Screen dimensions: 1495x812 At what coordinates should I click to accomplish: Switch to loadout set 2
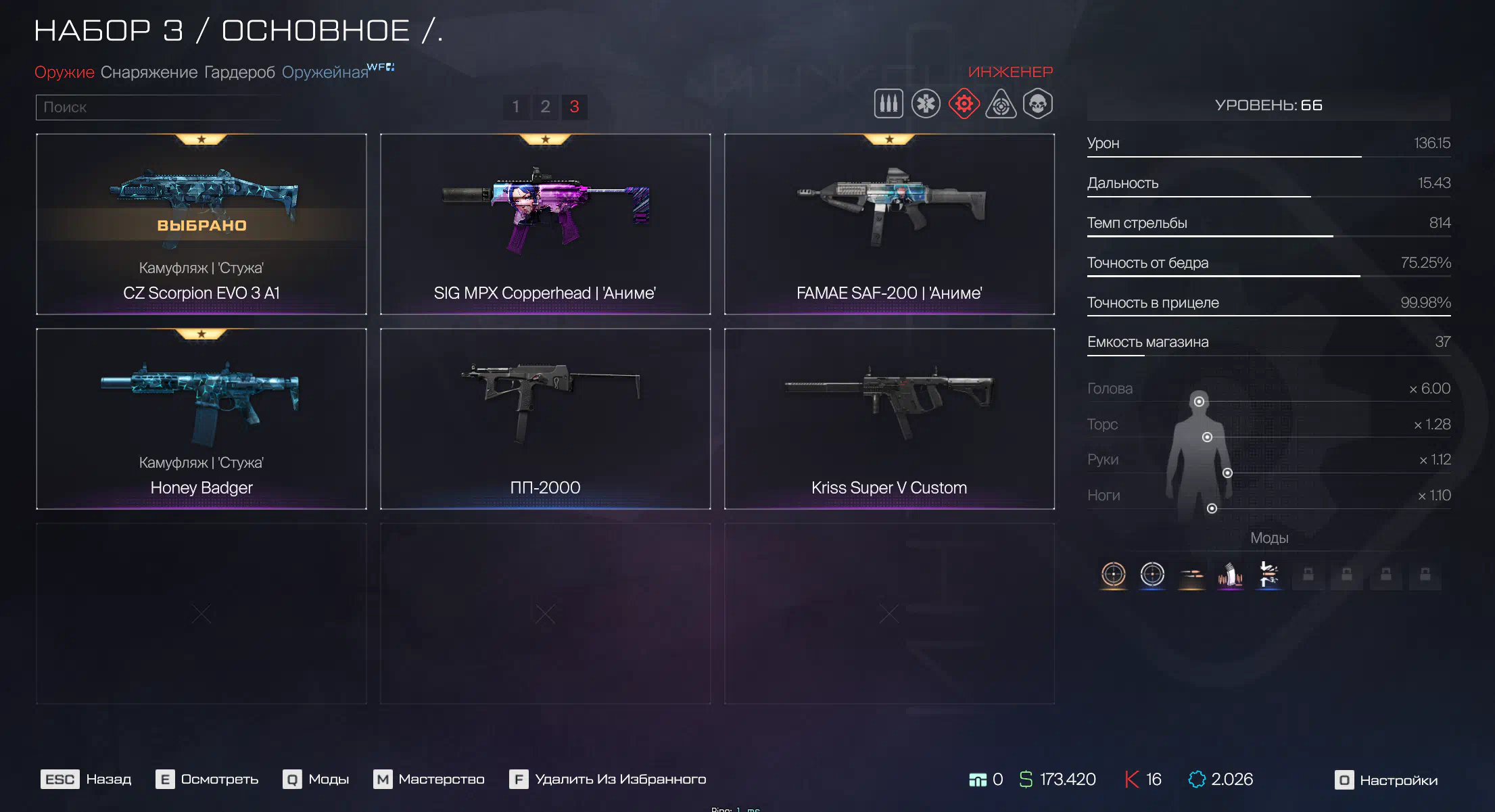[x=545, y=107]
